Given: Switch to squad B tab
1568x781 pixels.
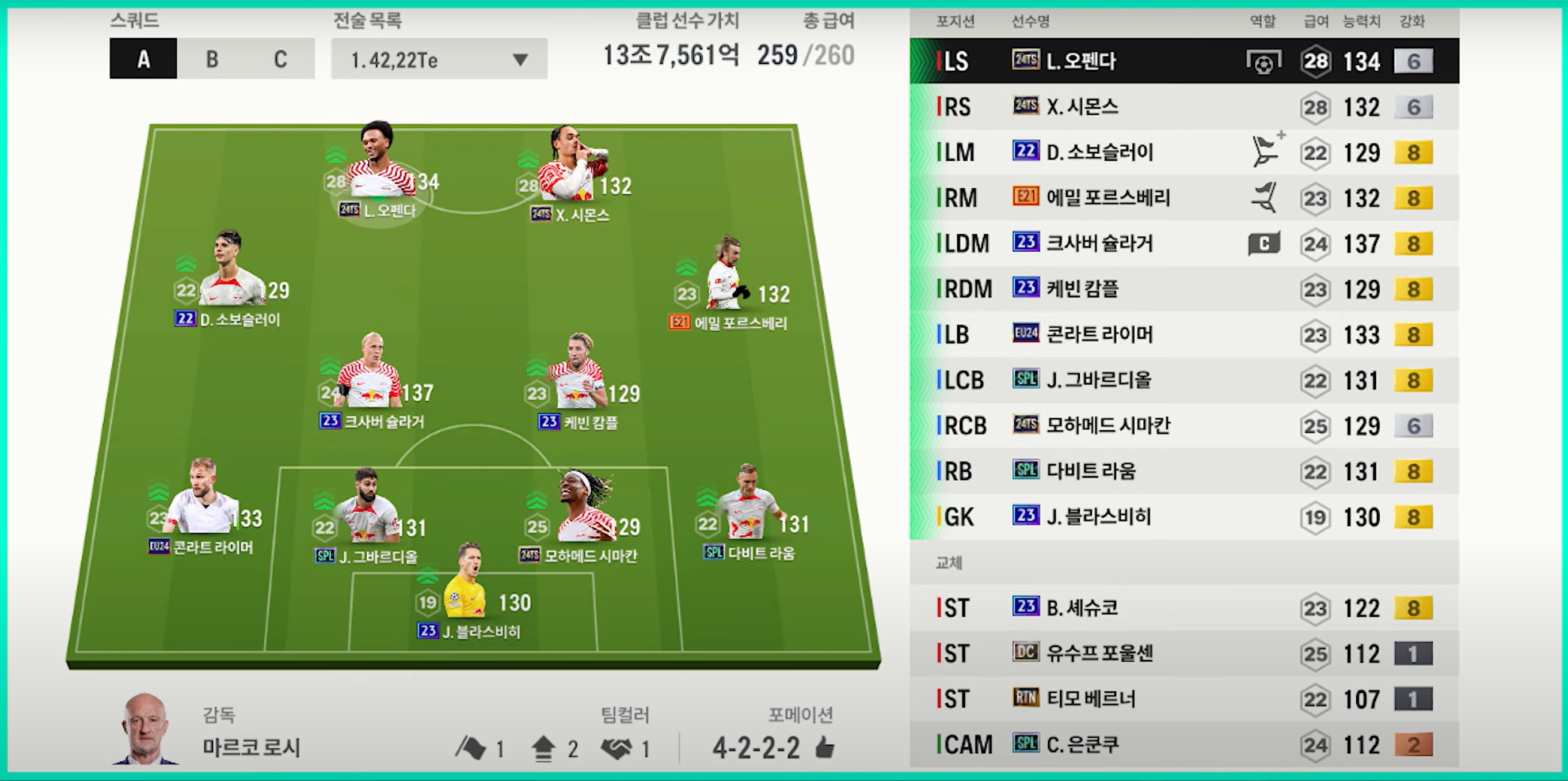Looking at the screenshot, I should 211,59.
